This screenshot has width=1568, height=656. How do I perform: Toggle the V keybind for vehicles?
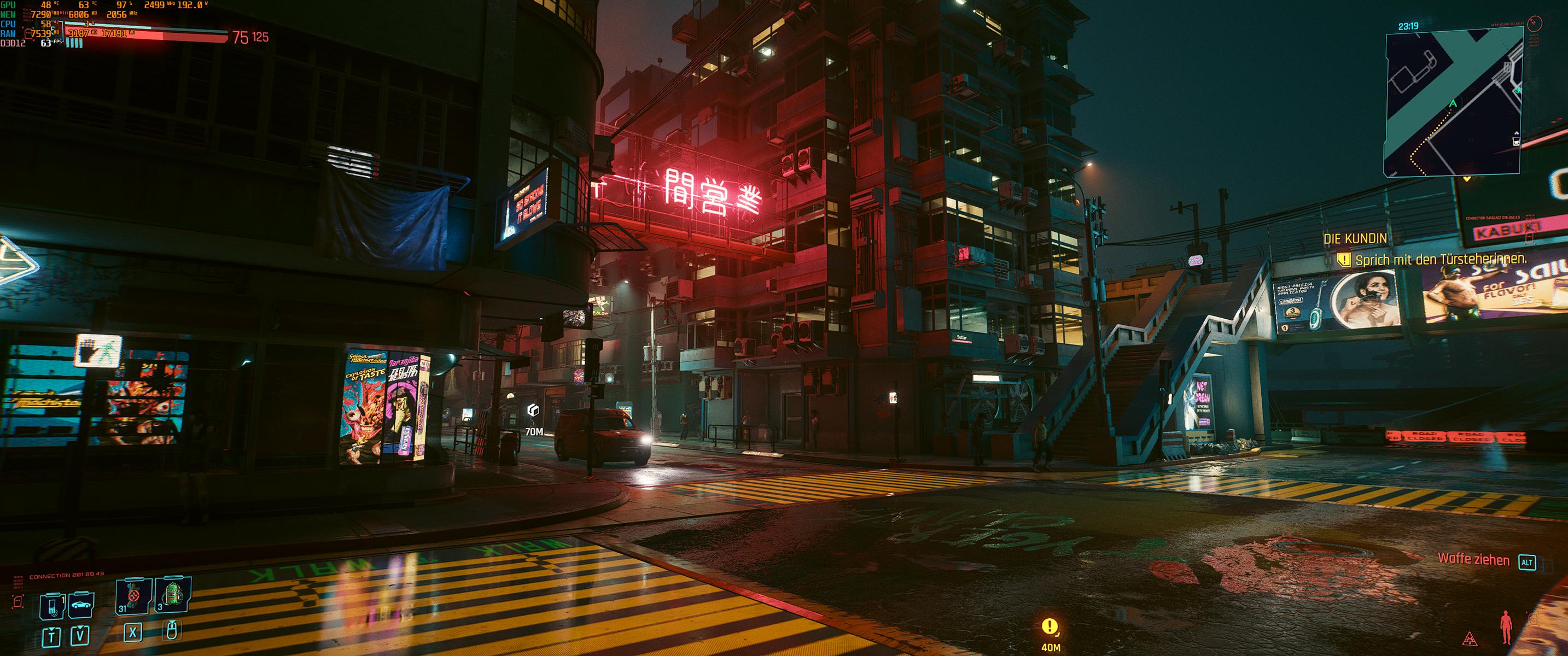[80, 635]
